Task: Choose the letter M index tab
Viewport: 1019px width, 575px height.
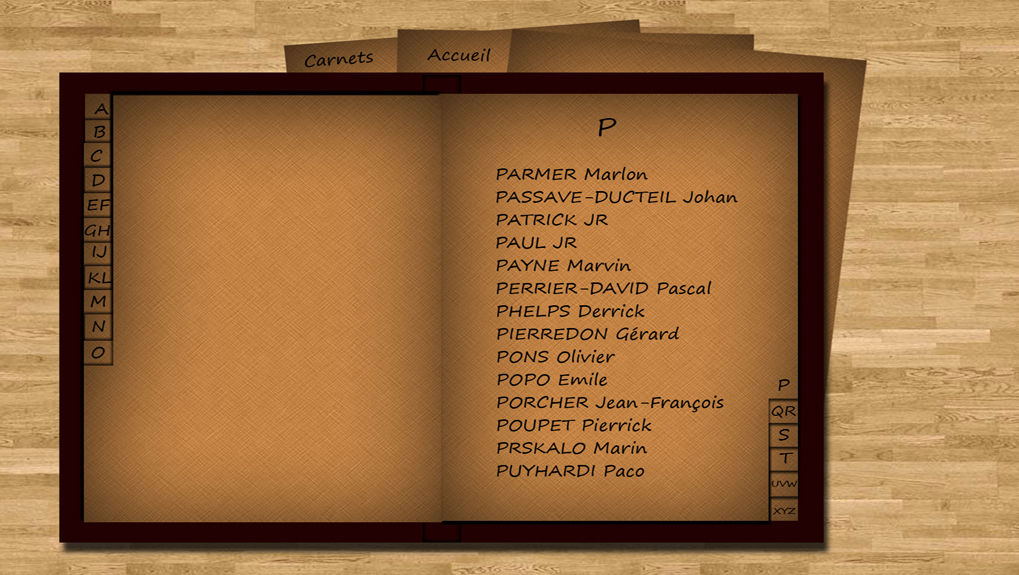Action: pyautogui.click(x=97, y=302)
